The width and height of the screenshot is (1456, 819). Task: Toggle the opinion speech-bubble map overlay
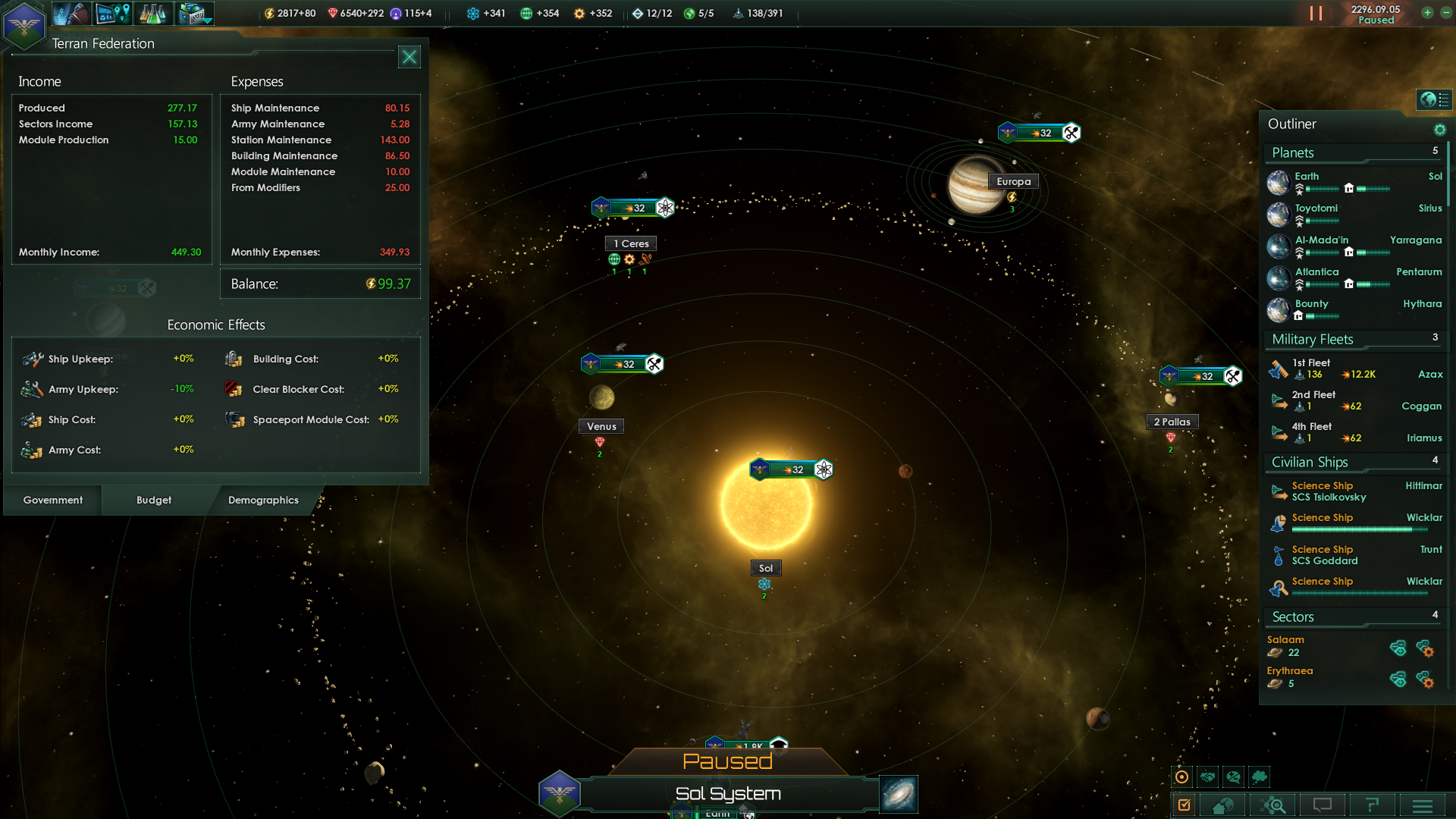1233,777
